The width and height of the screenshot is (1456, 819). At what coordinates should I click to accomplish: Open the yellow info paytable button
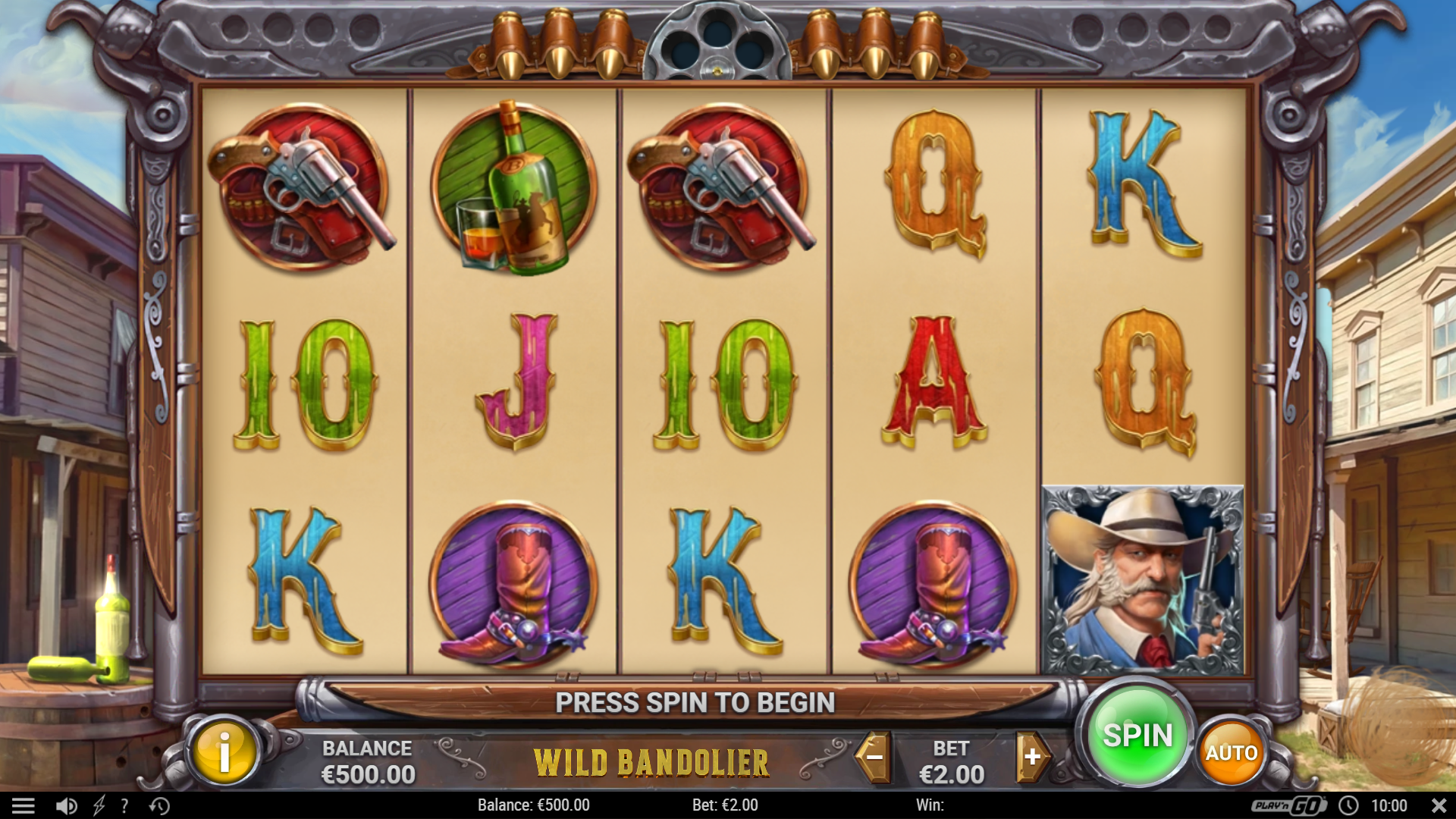(224, 753)
